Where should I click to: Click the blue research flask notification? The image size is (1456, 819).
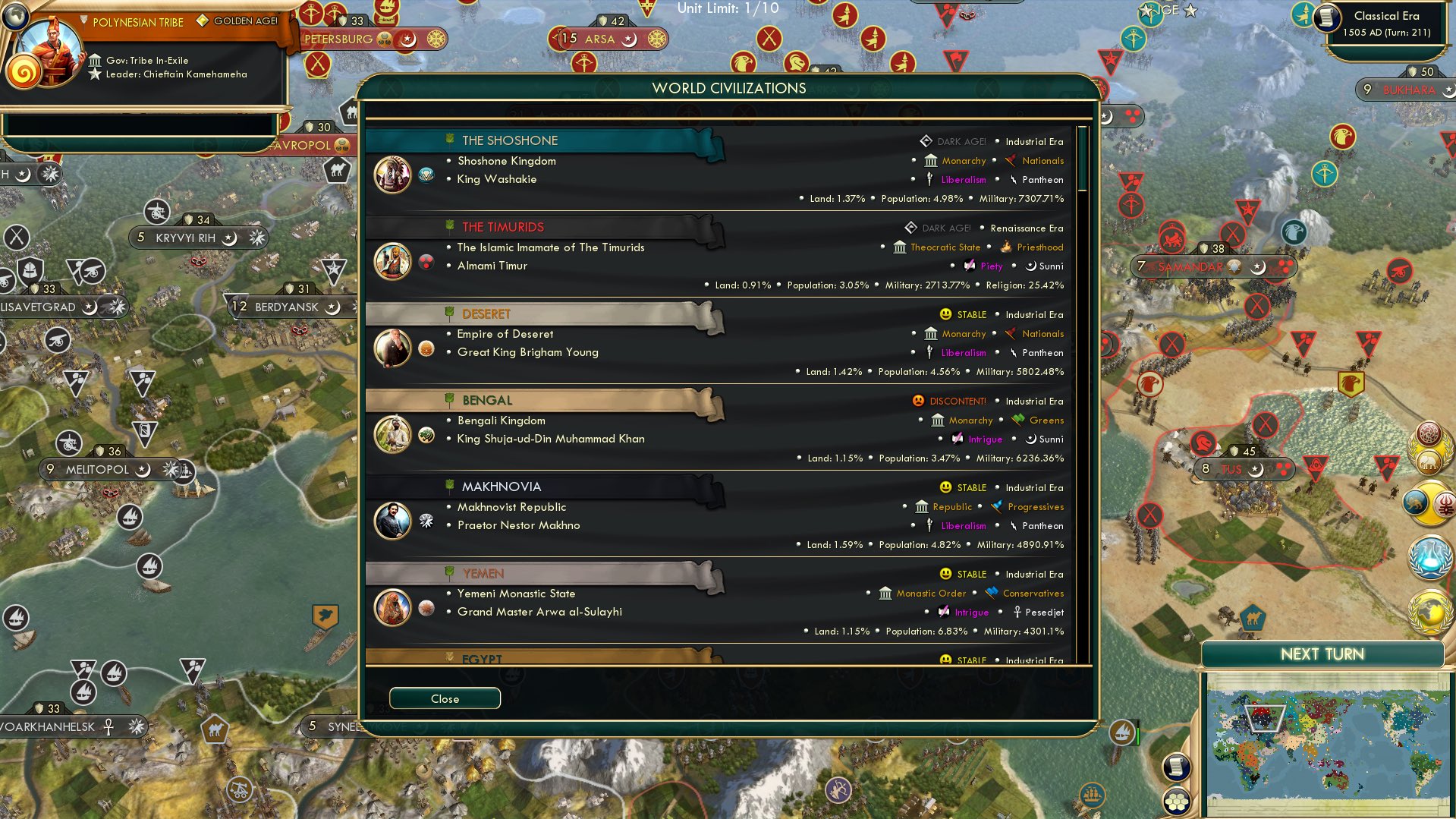[x=1429, y=558]
